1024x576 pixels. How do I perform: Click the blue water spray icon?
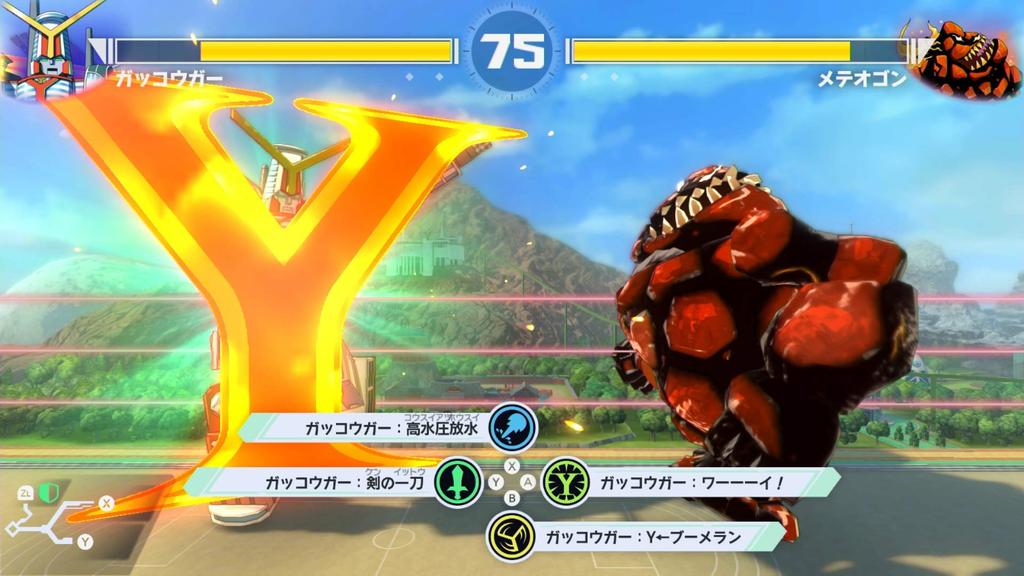tap(514, 427)
